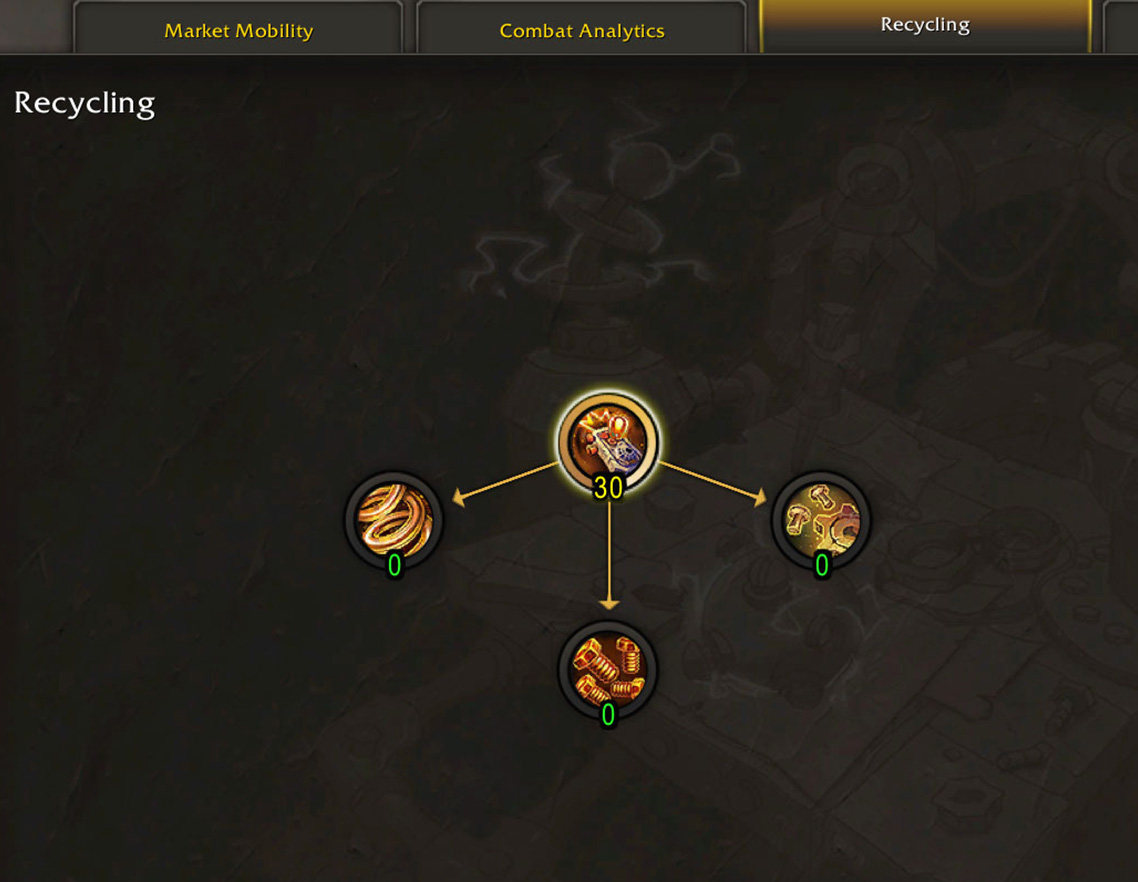Select the central Recycling node showing 30
Image resolution: width=1138 pixels, height=882 pixels.
click(x=608, y=441)
